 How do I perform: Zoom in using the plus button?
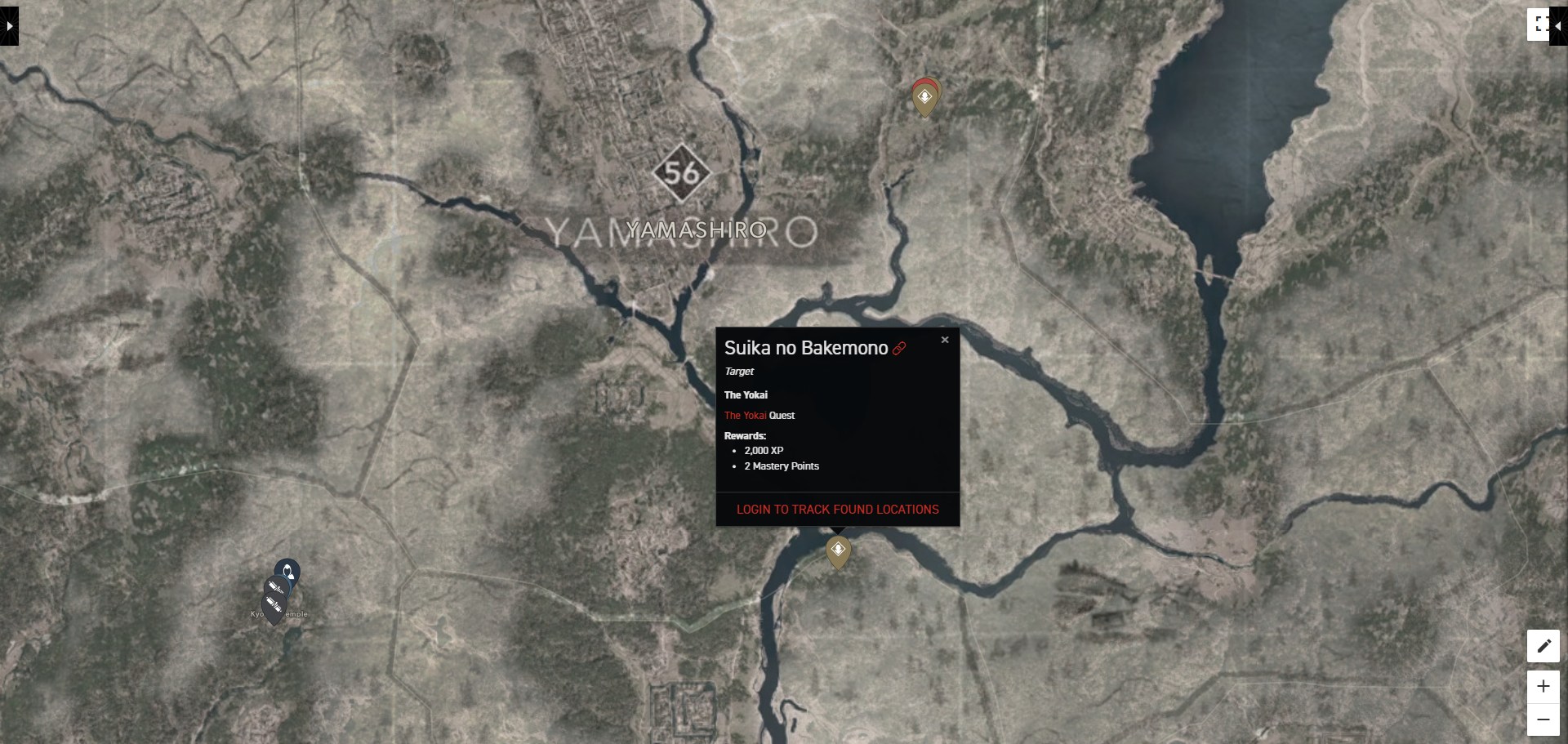tap(1543, 687)
